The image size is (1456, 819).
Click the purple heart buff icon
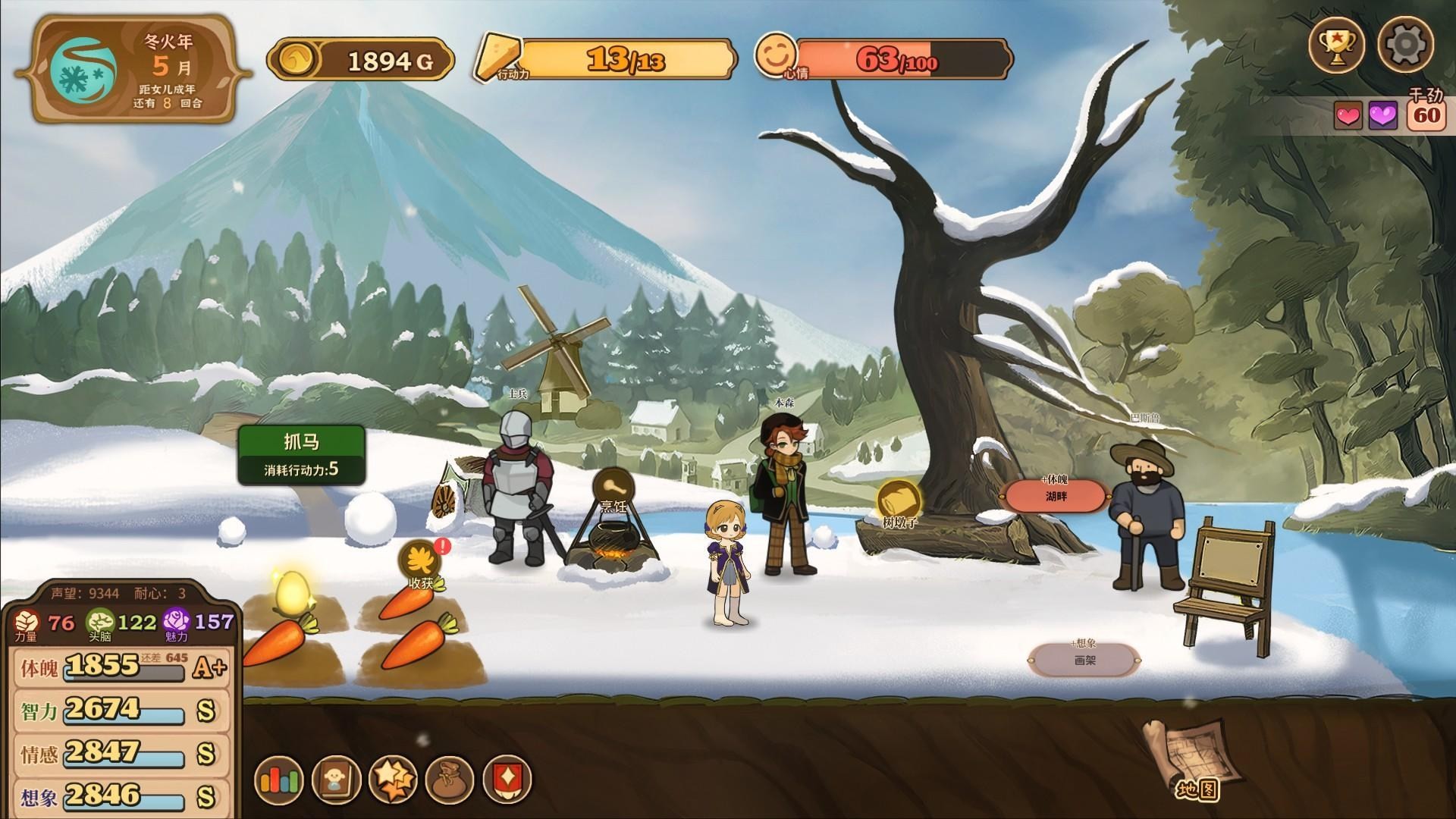(1382, 116)
